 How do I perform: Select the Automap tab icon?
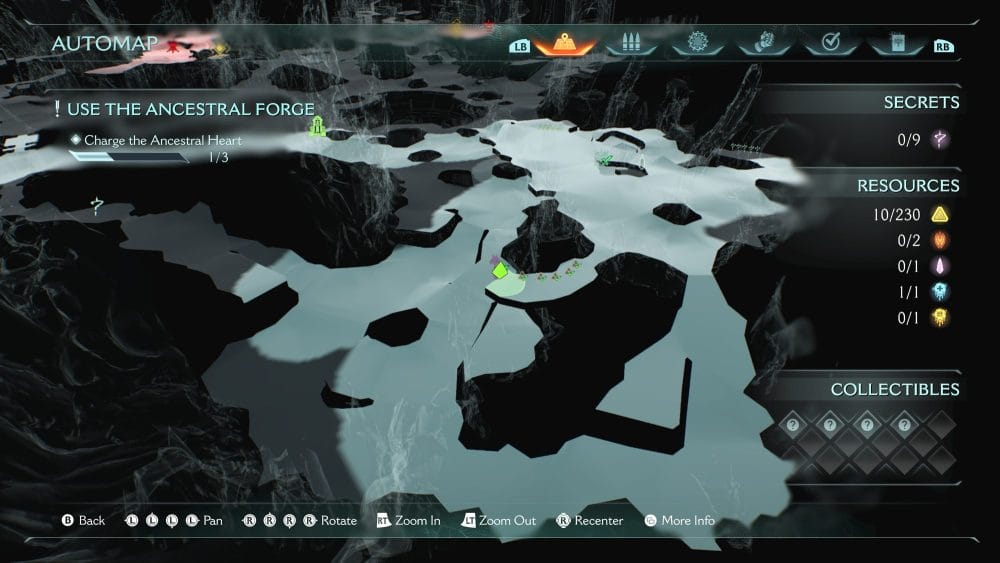click(x=566, y=44)
